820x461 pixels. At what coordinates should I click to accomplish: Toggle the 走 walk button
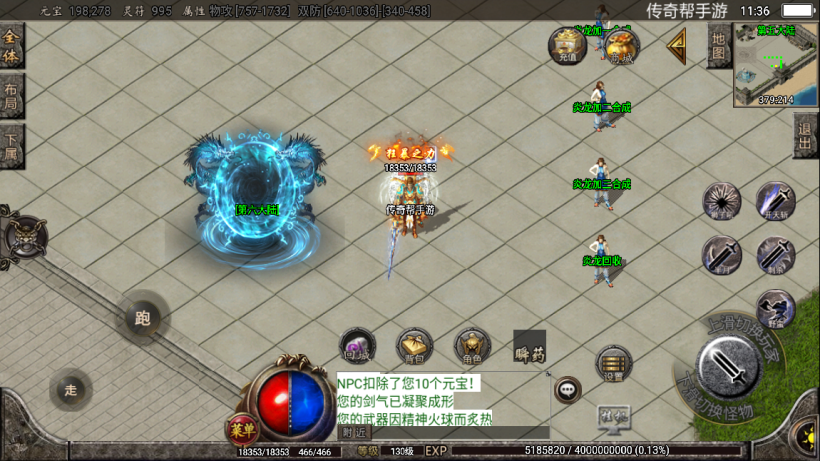click(70, 389)
